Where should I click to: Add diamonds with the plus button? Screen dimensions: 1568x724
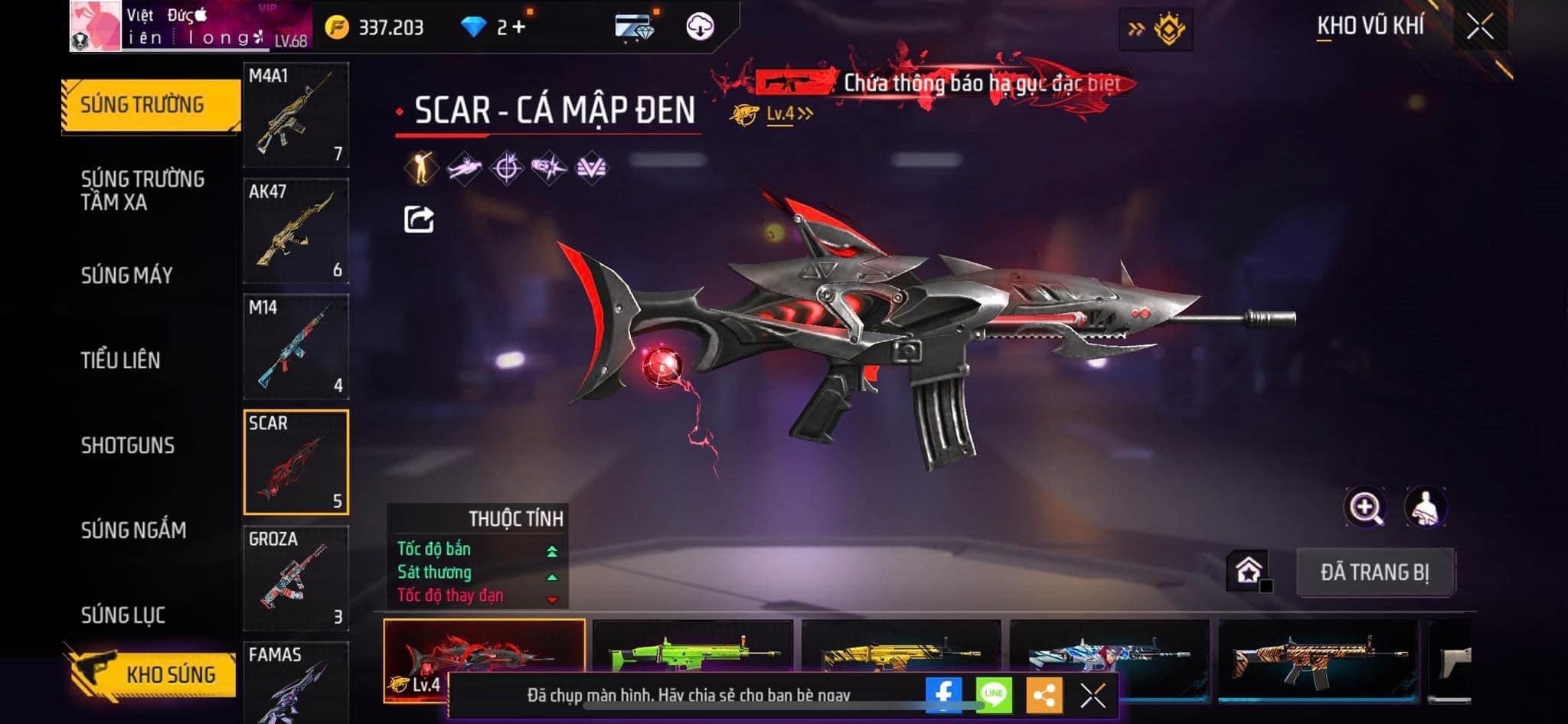520,28
